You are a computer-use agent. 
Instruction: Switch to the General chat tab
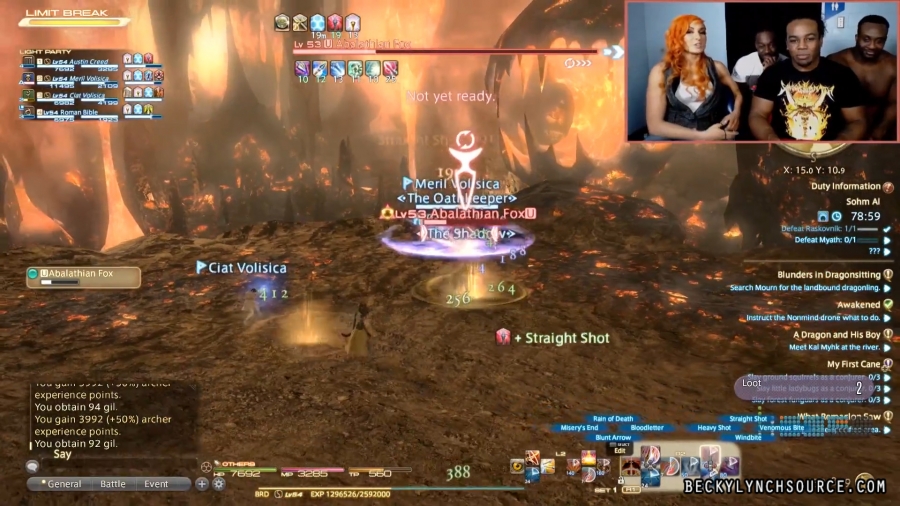tap(60, 484)
